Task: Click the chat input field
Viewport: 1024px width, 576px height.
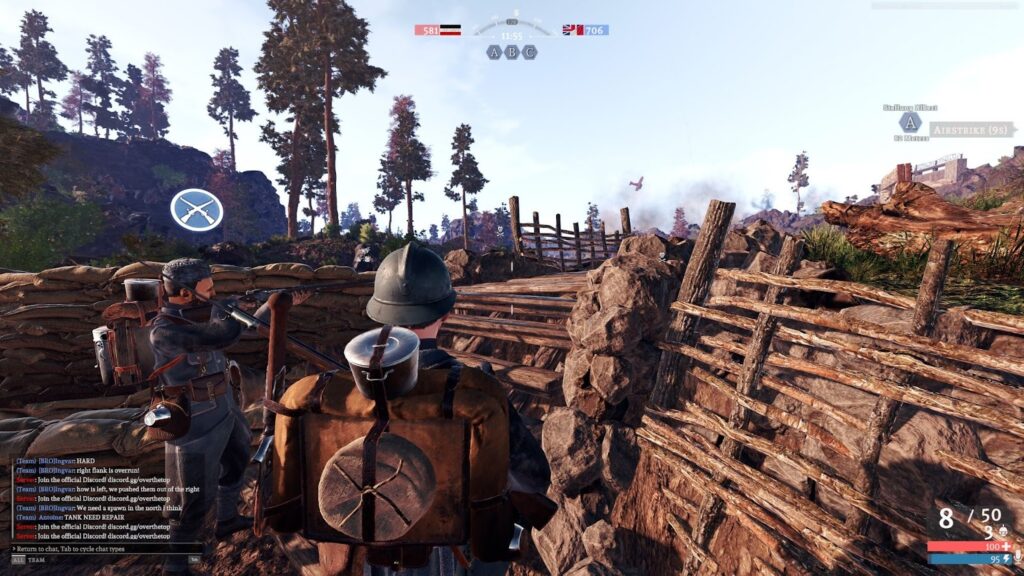Action: (100, 548)
